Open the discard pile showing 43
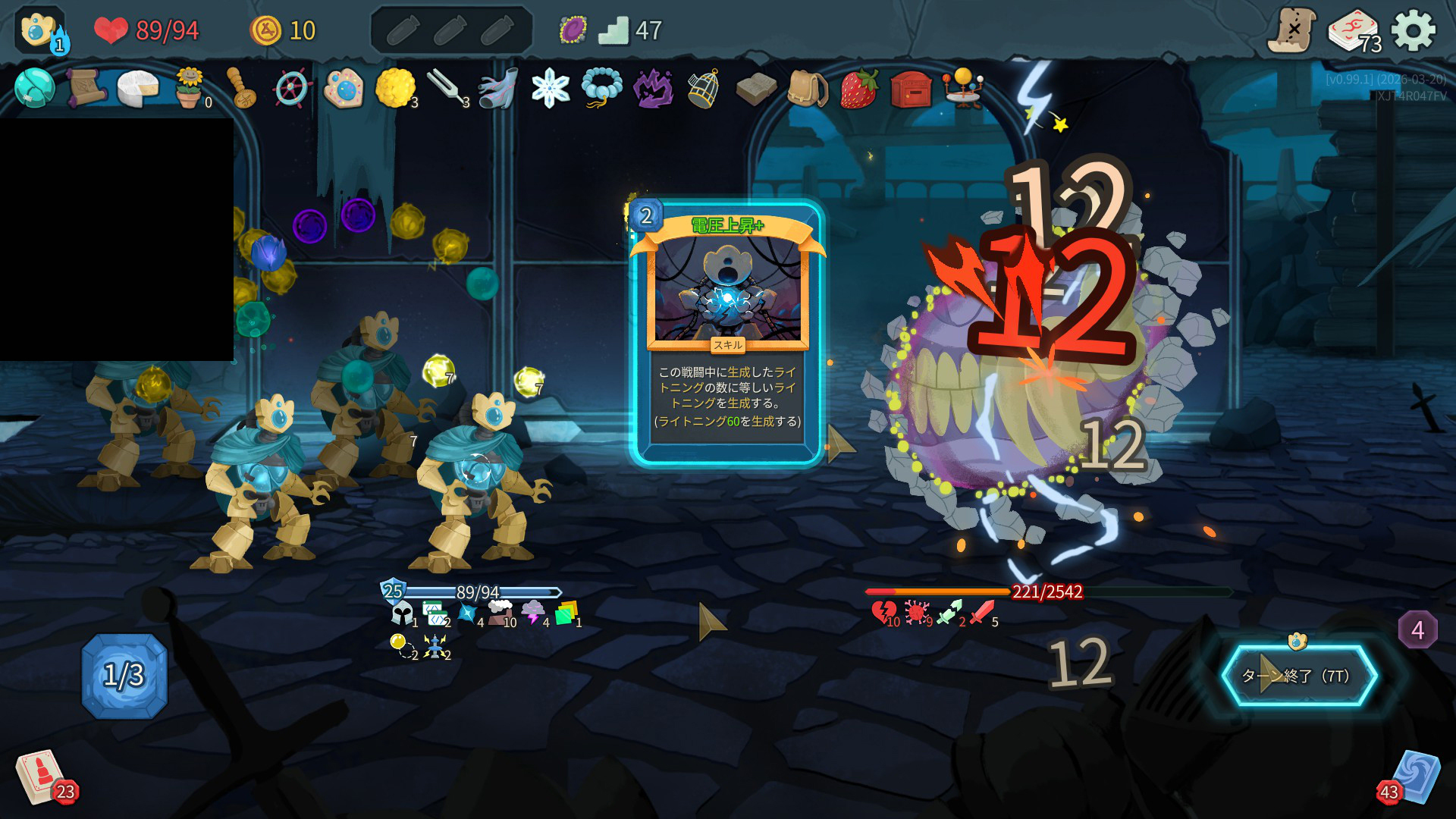The image size is (1456, 819). 1413,777
